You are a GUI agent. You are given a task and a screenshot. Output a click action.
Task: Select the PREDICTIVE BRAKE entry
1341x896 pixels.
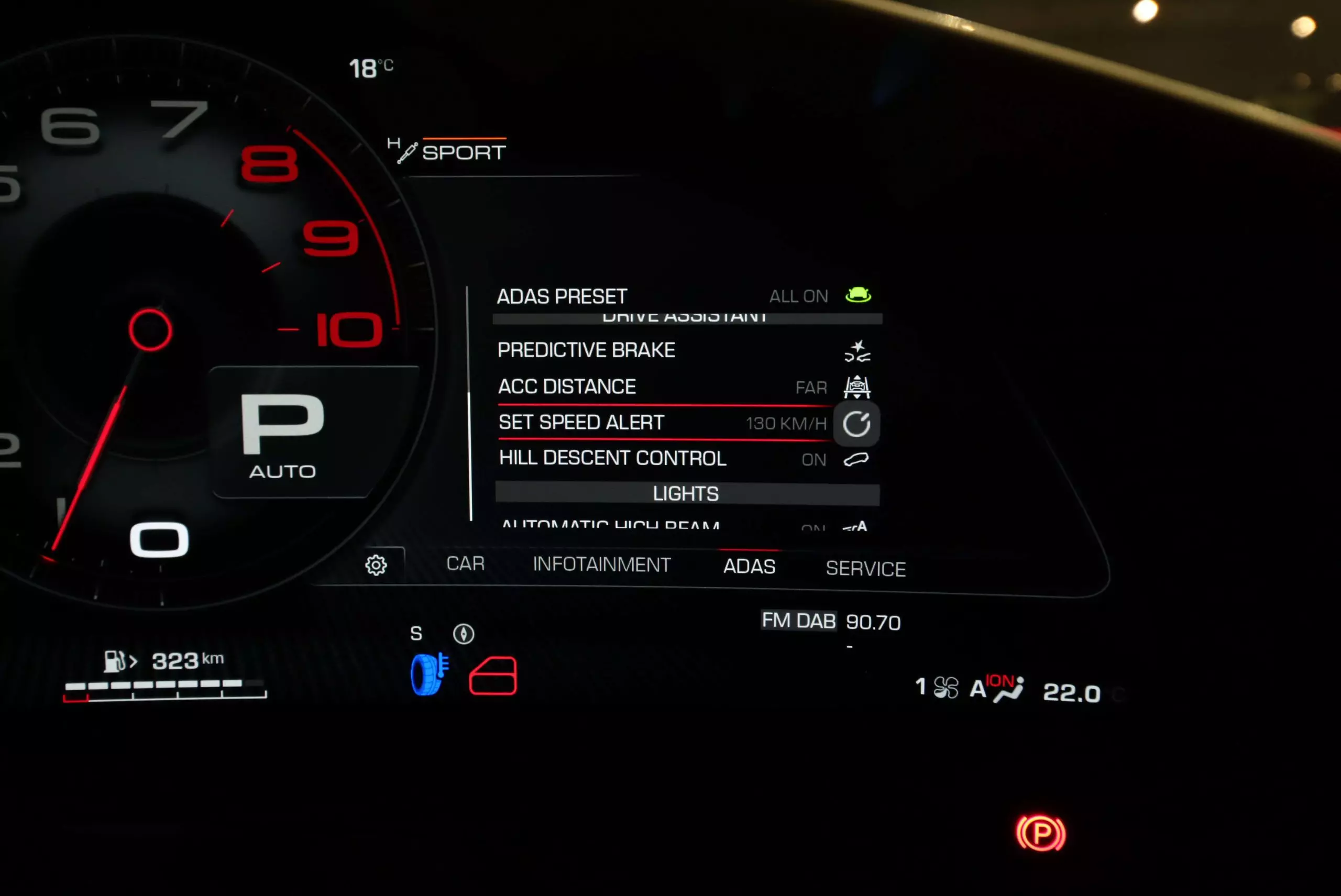pyautogui.click(x=683, y=350)
